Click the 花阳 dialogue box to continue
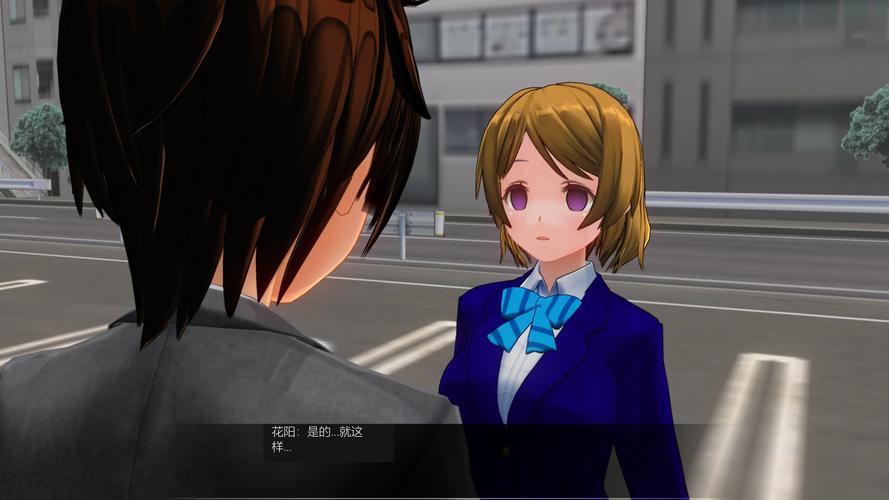Viewport: 889px width, 500px height. tap(328, 440)
